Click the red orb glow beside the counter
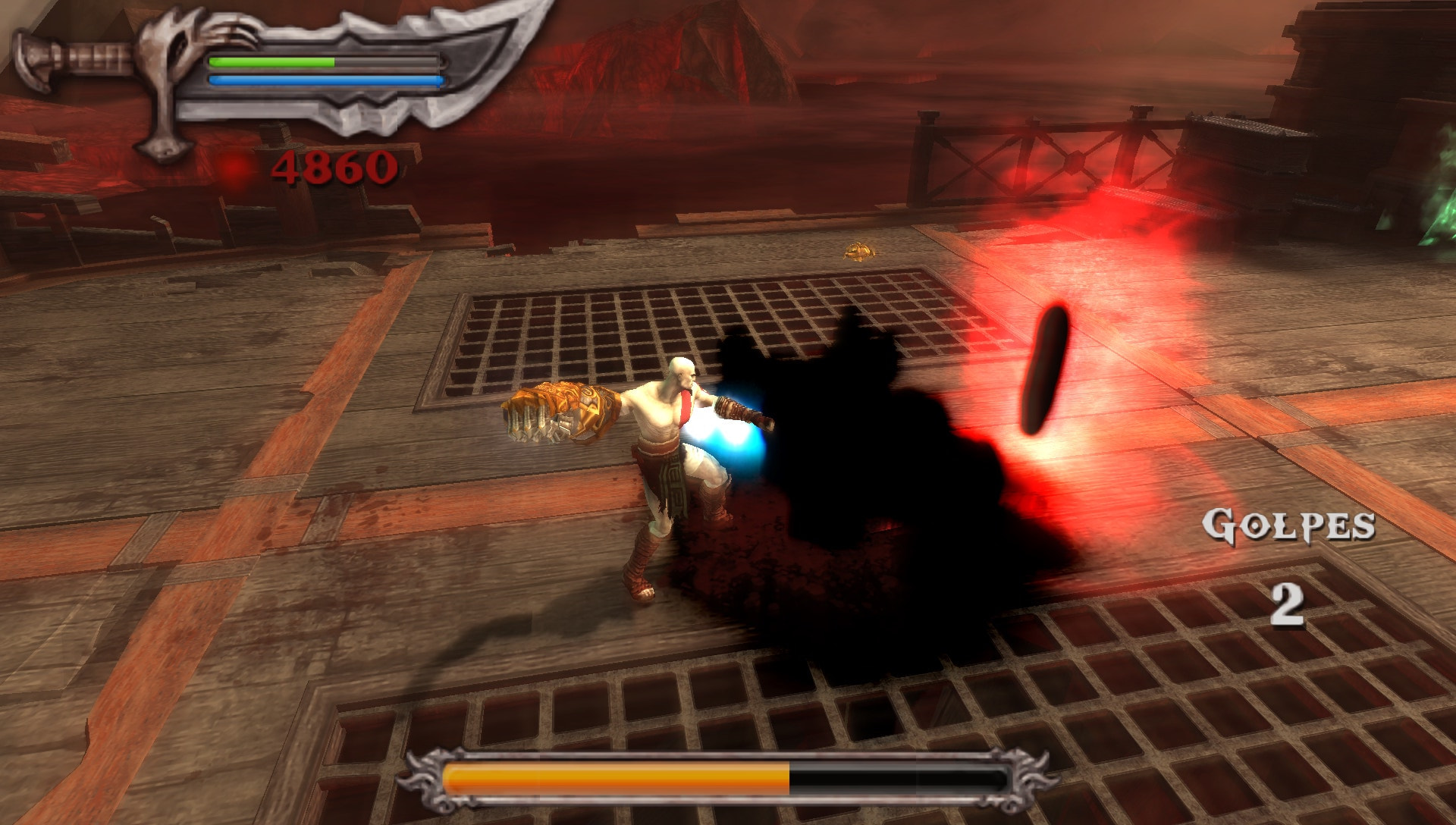Viewport: 1456px width, 825px height. point(235,167)
